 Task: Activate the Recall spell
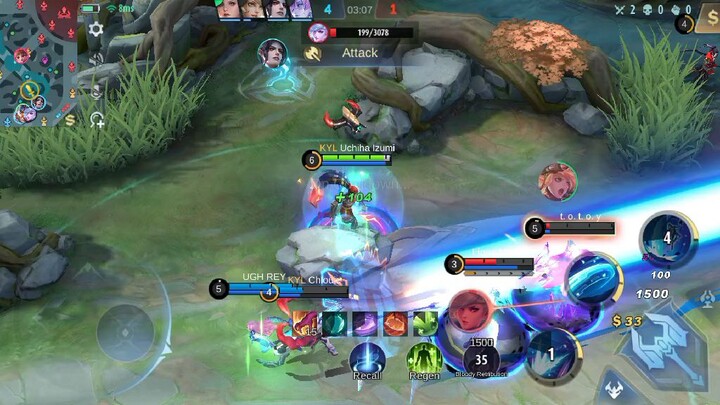click(367, 360)
